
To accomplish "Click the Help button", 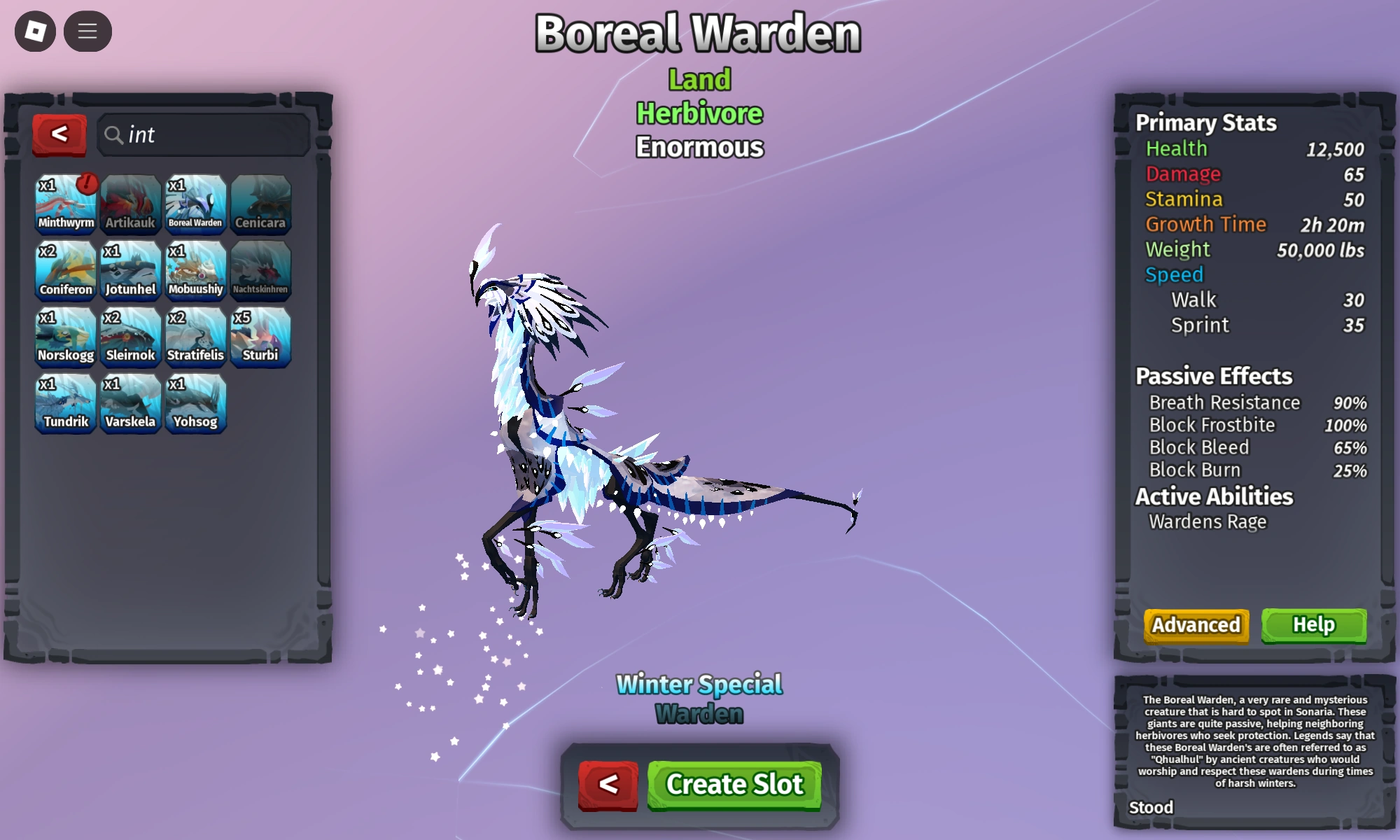I will (1314, 625).
